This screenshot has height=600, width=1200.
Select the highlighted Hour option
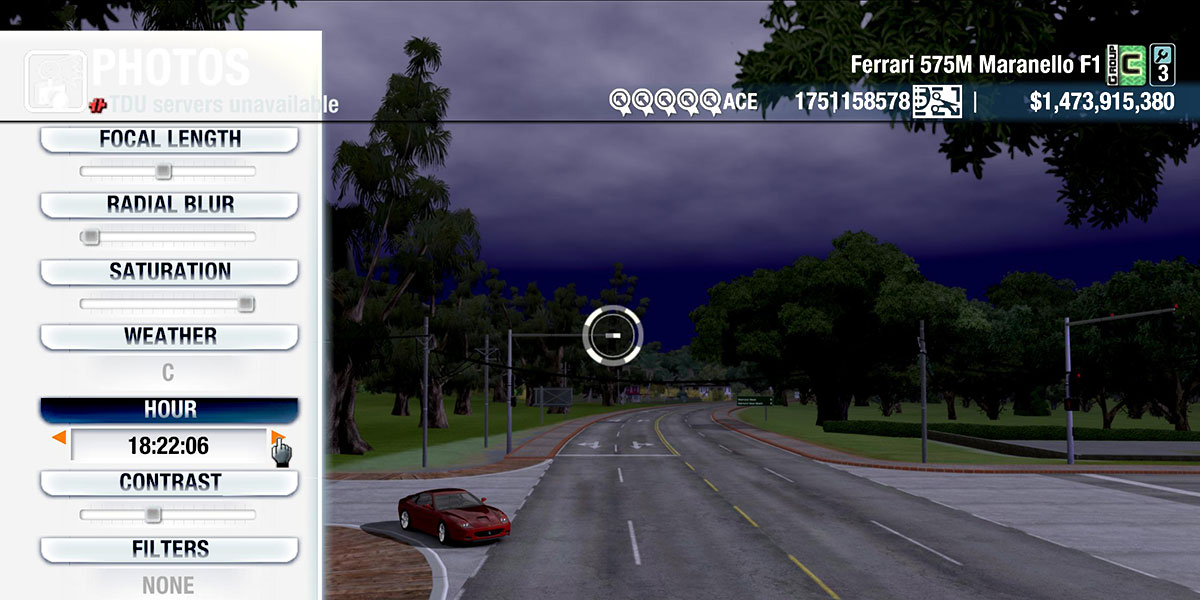coord(169,410)
